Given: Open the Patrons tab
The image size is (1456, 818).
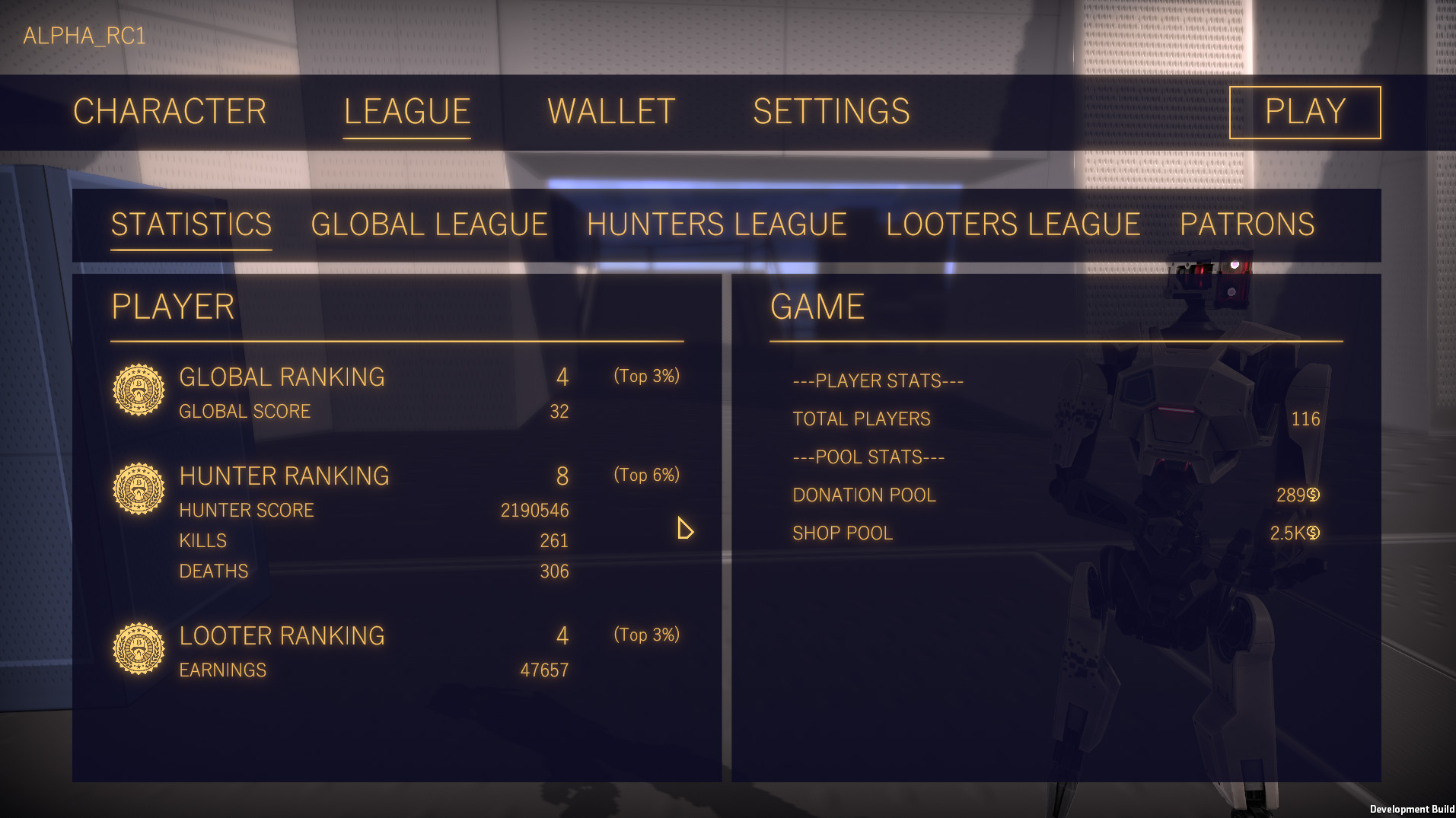Looking at the screenshot, I should 1247,224.
